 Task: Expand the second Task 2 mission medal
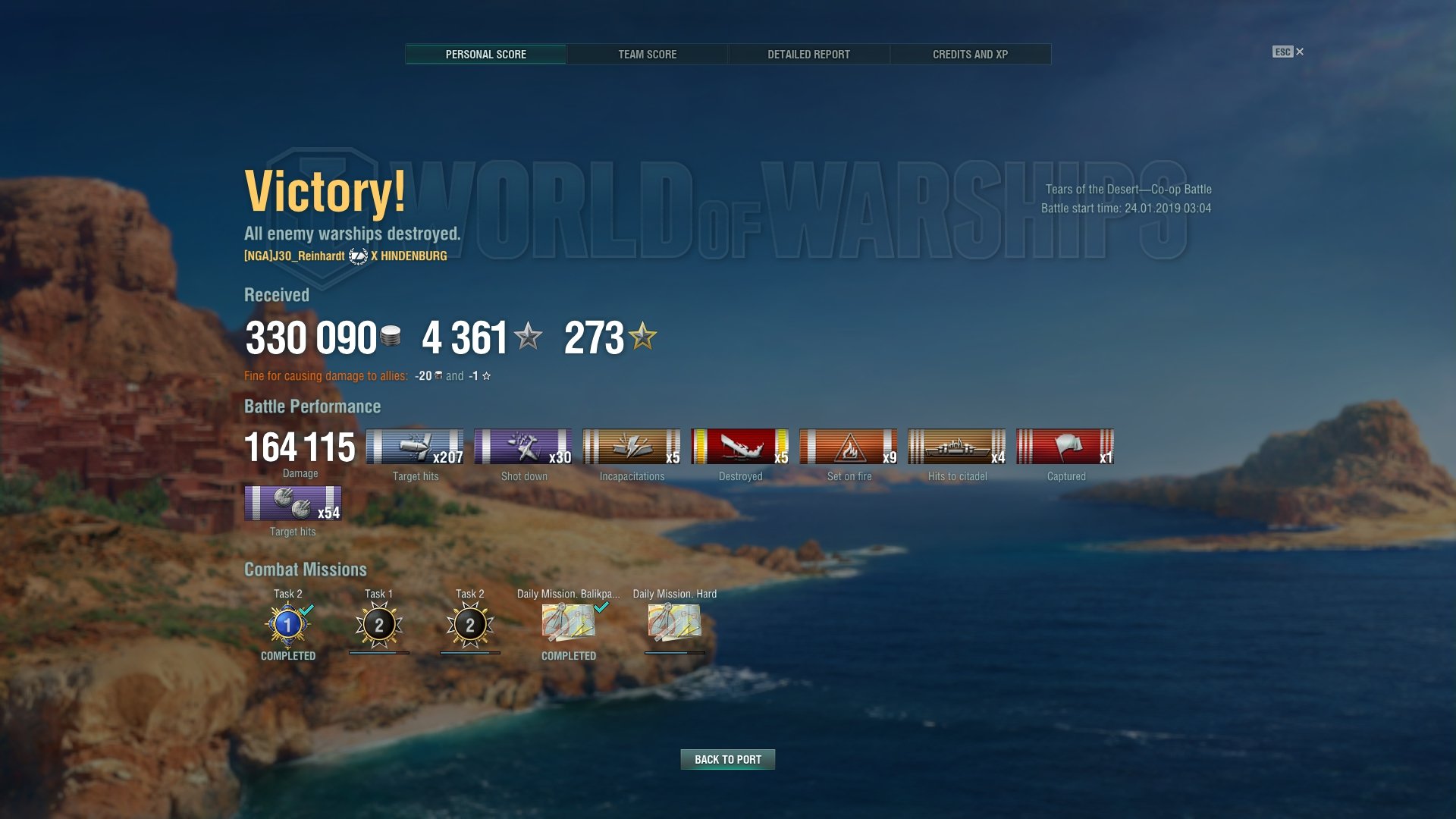point(471,624)
